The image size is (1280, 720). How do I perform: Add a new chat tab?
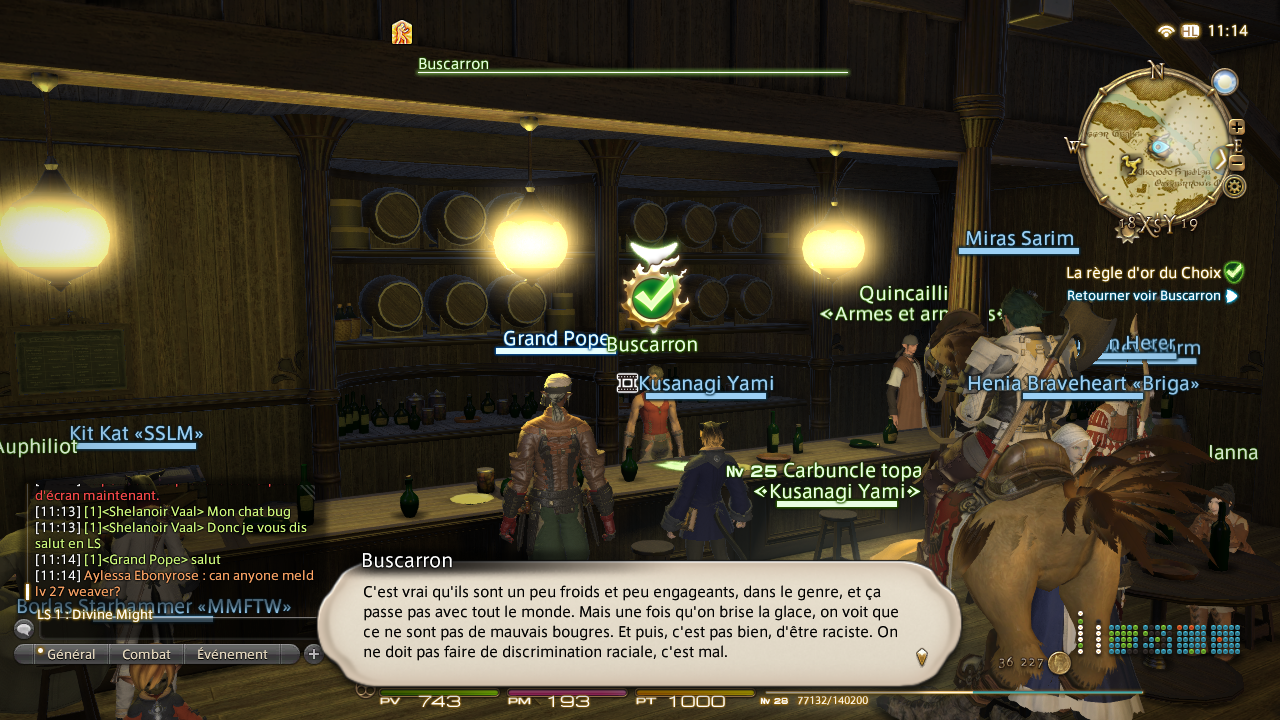click(x=313, y=654)
